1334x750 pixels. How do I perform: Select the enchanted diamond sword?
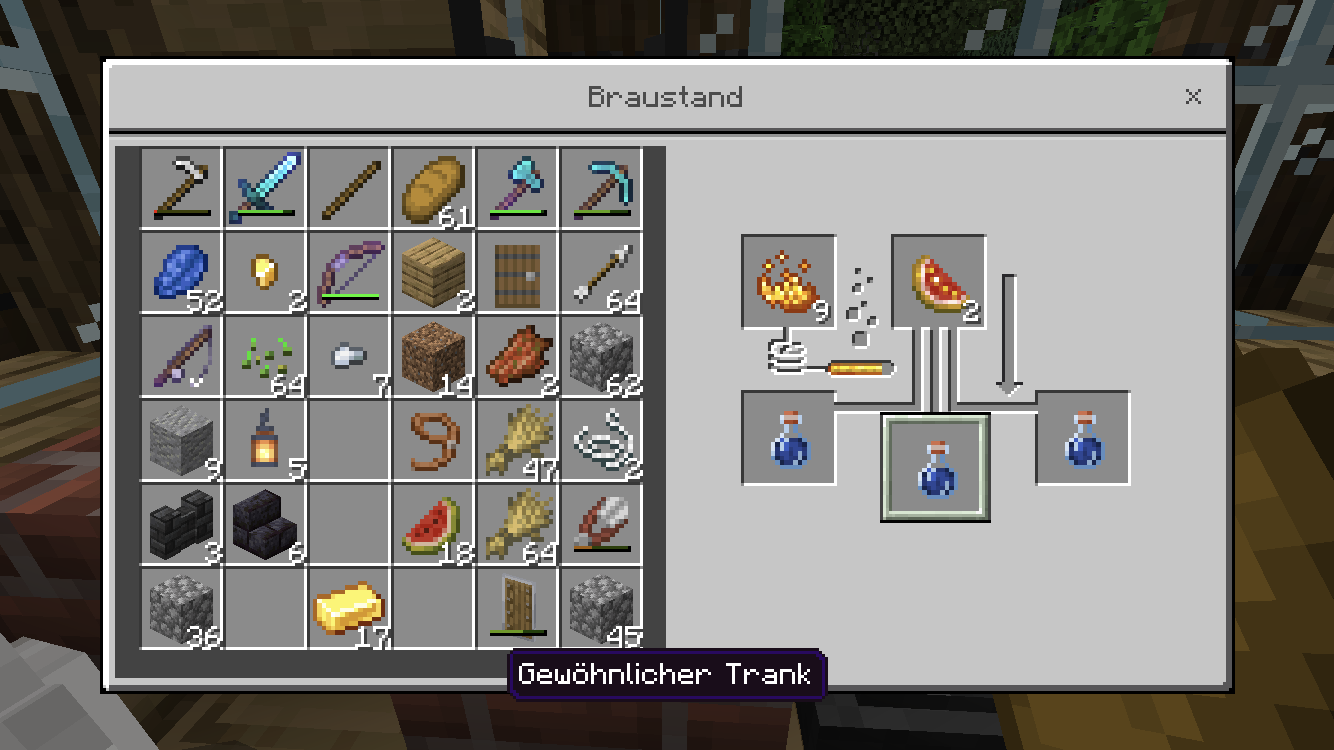click(265, 187)
